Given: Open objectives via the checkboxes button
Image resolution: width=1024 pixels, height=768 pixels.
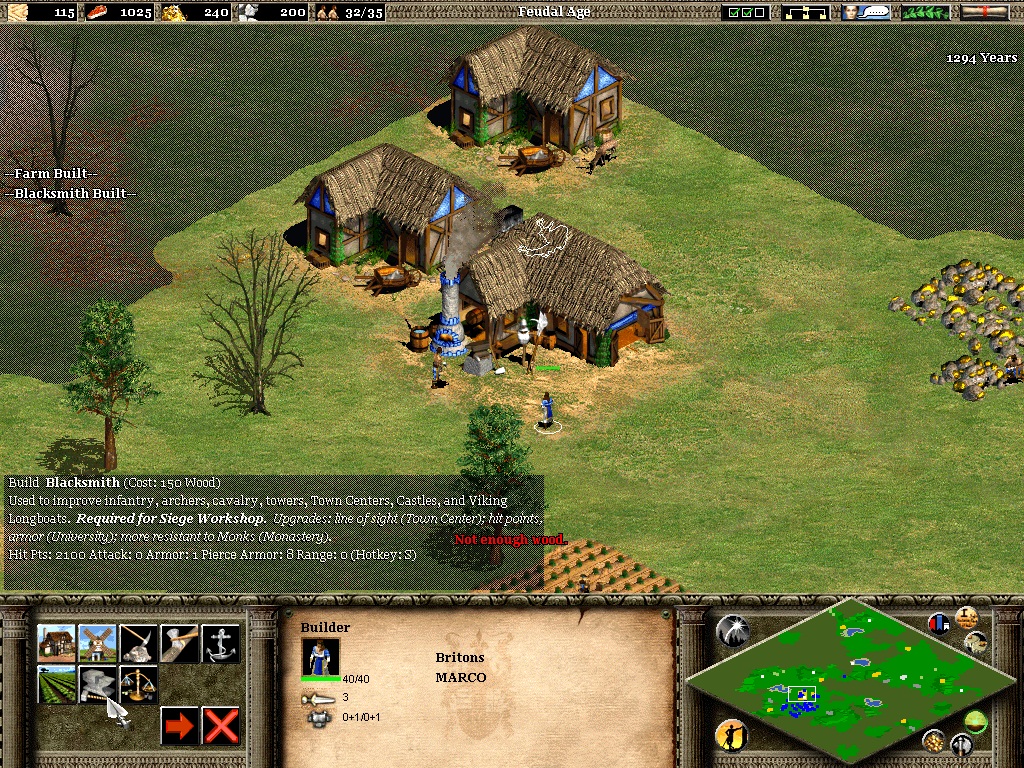Looking at the screenshot, I should [x=746, y=12].
